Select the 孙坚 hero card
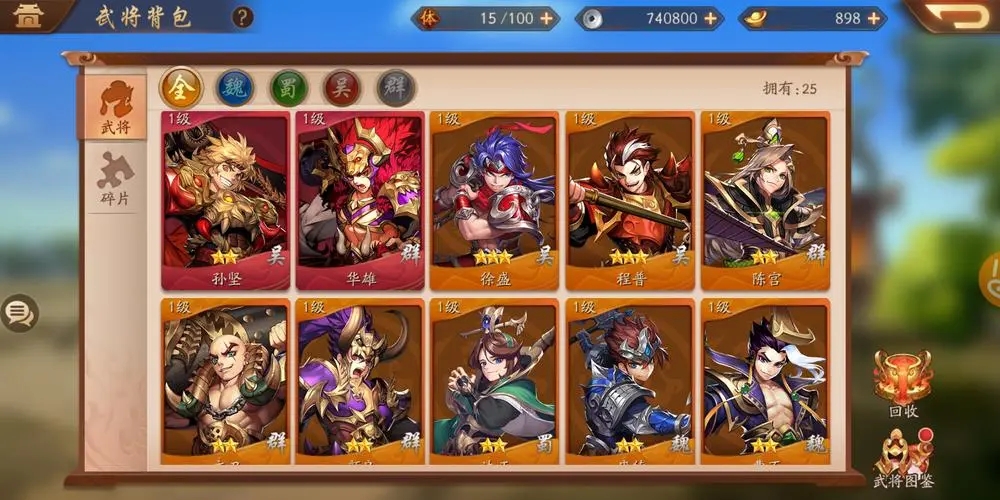This screenshot has width=1000, height=500. coord(226,200)
